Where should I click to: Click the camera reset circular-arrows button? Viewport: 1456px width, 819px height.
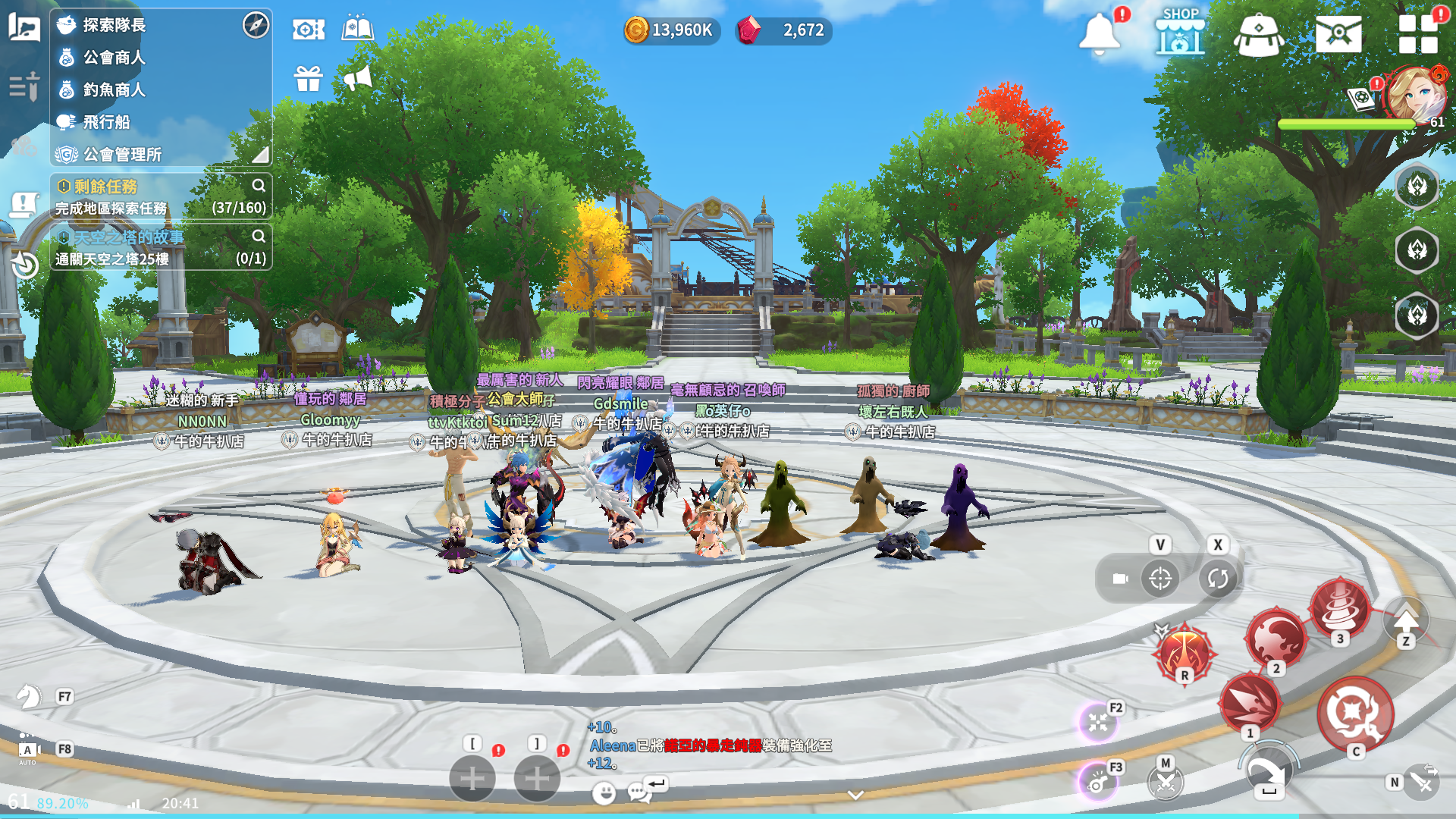click(x=1218, y=579)
